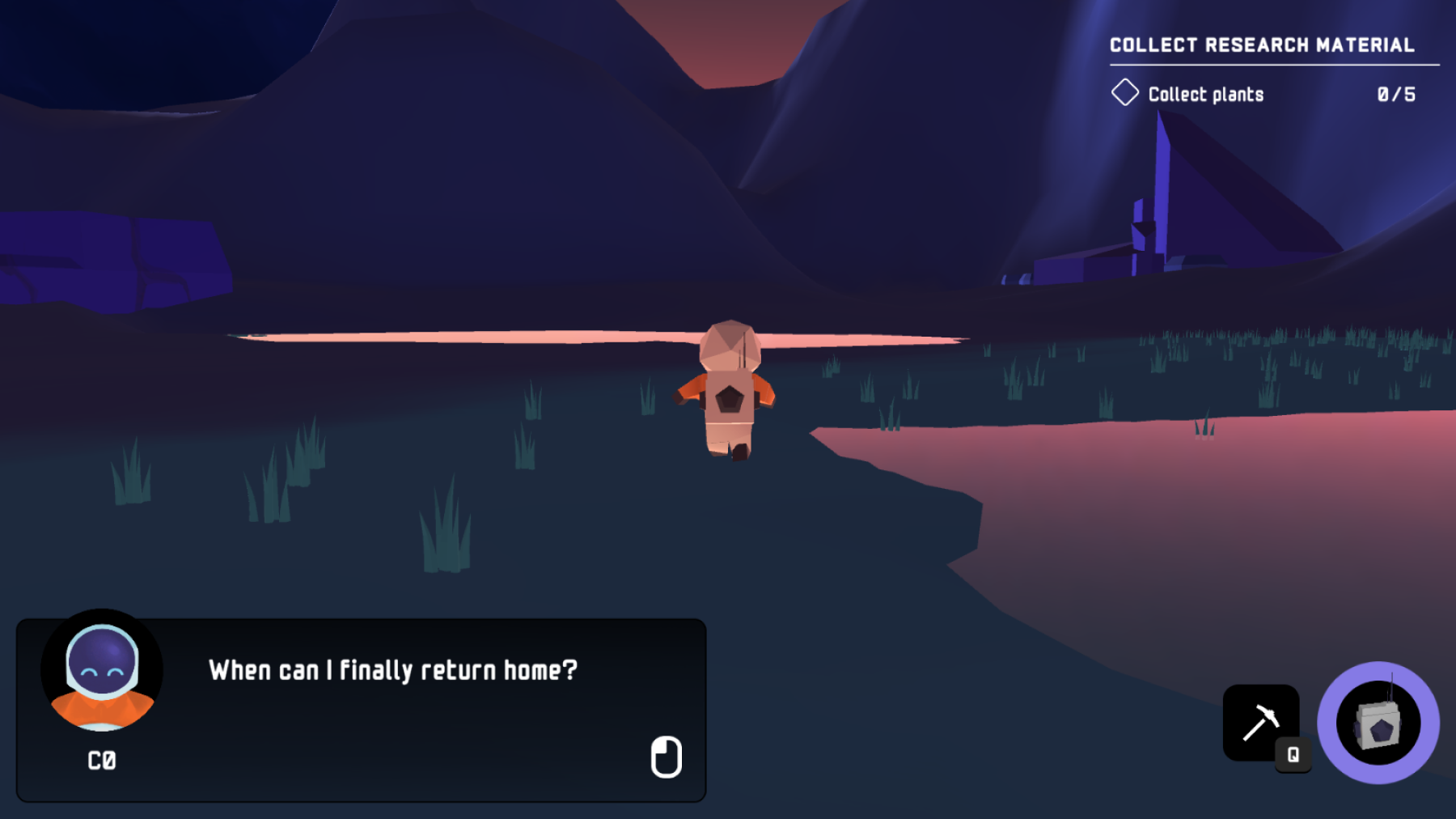Click the C0 character portrait
This screenshot has width=1456, height=819.
point(102,671)
